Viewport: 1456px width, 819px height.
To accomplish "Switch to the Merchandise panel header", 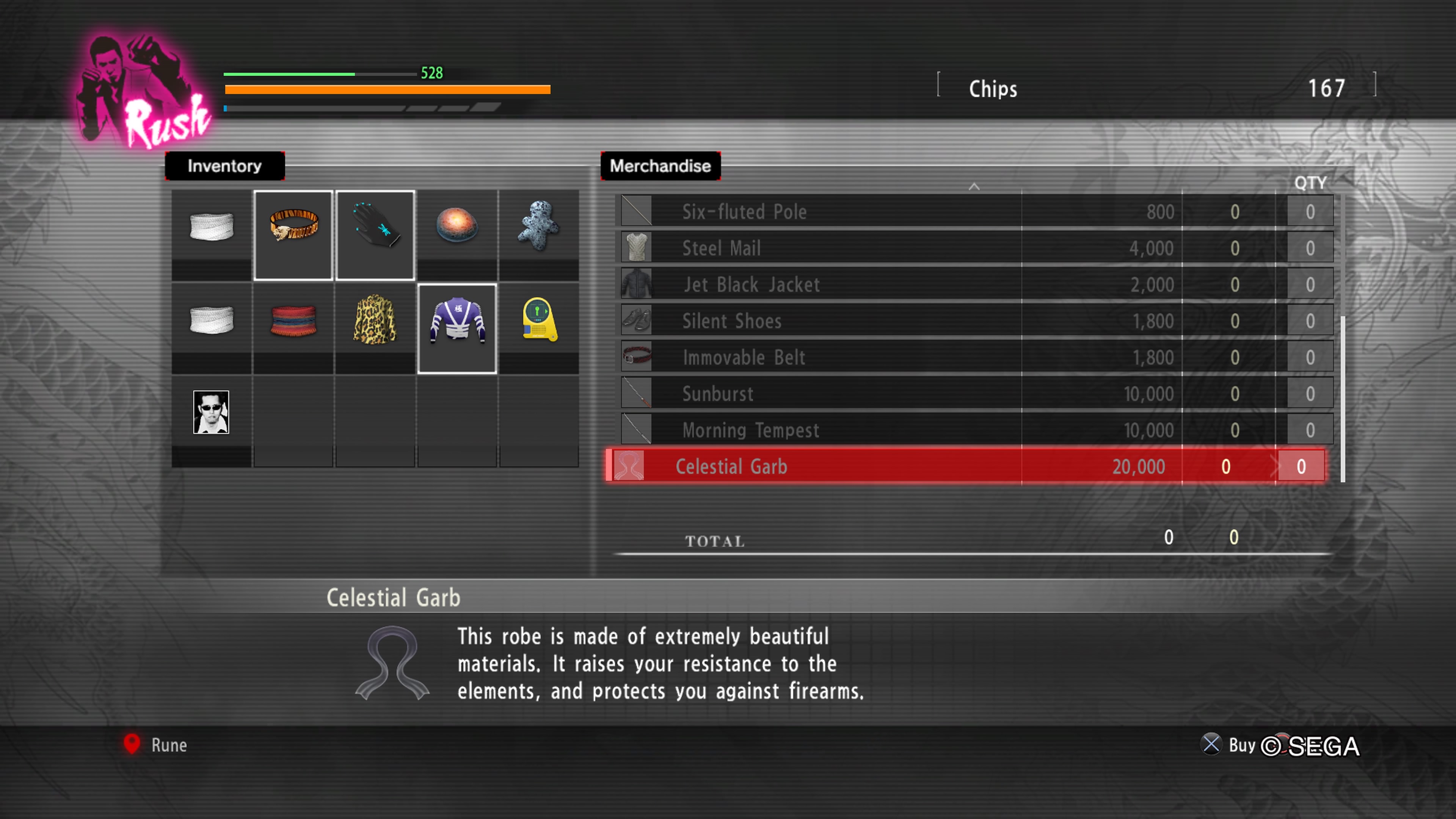I will click(x=660, y=166).
